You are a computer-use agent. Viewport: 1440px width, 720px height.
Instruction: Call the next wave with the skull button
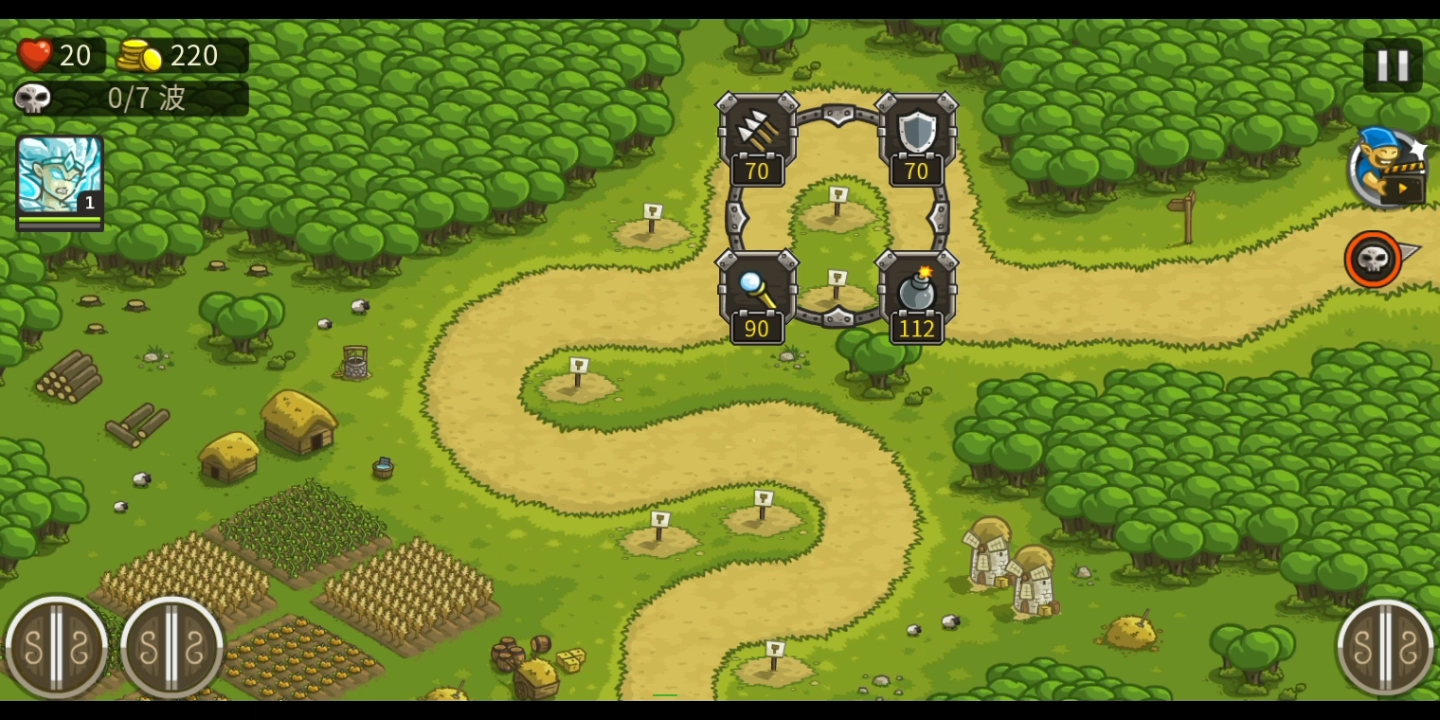(1374, 259)
